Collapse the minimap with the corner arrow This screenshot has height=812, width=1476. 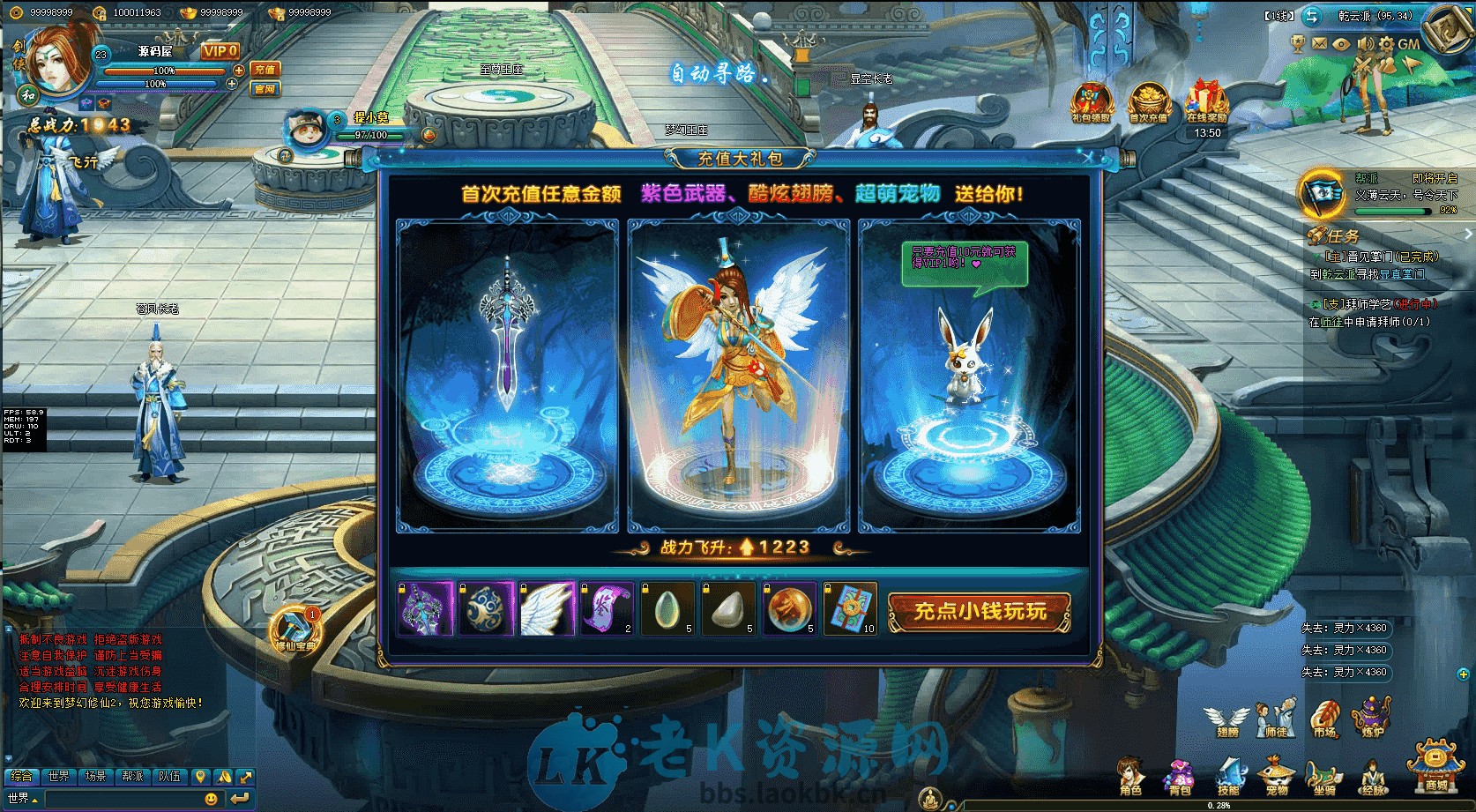point(1469,11)
